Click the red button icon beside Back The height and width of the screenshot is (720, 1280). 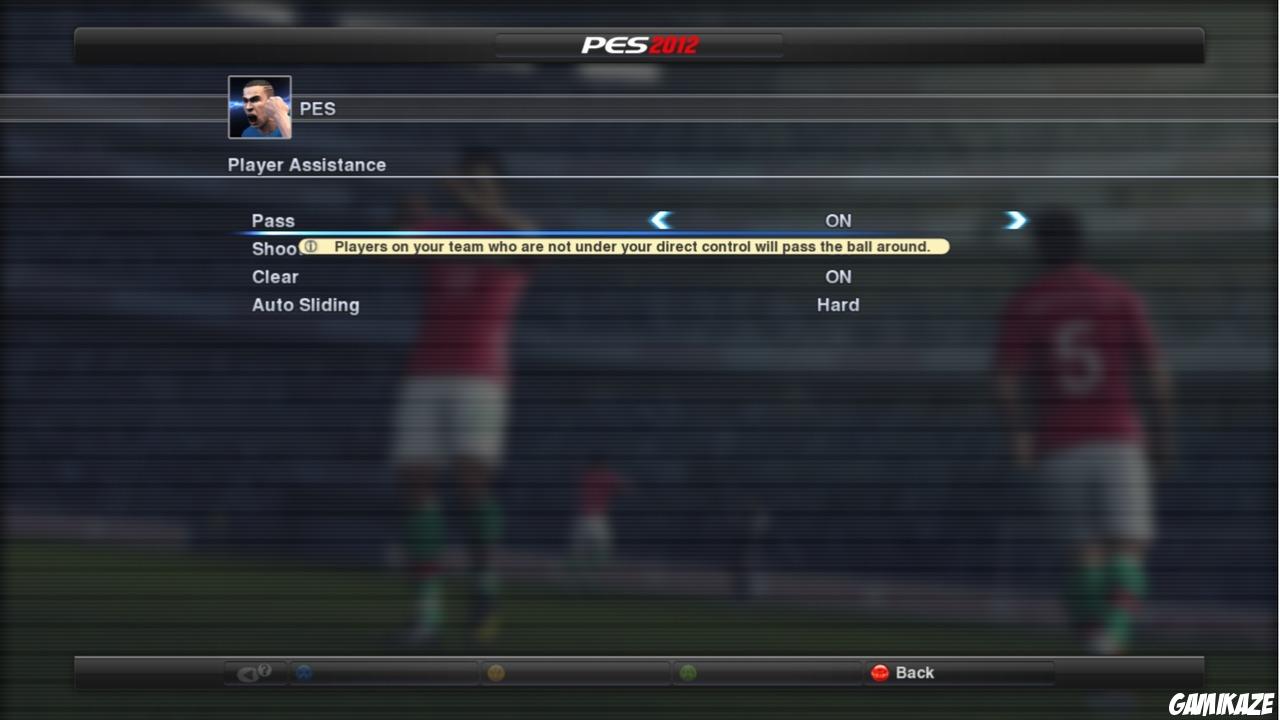point(881,673)
